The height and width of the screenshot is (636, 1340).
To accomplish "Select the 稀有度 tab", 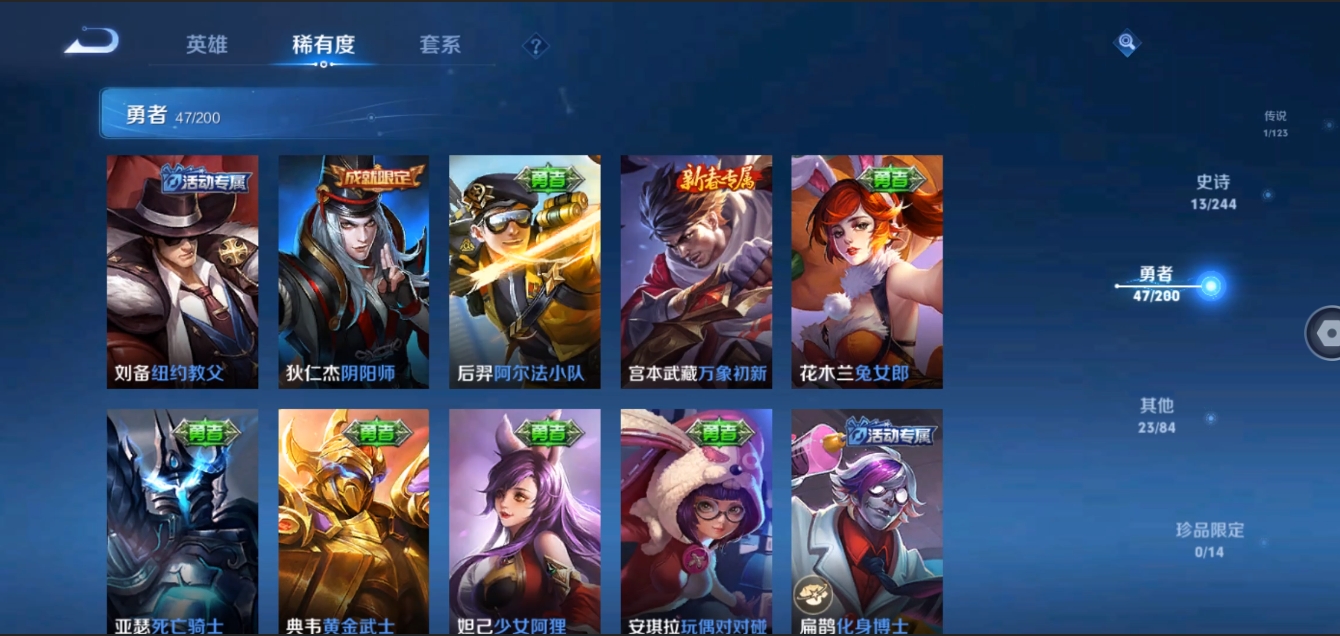I will pyautogui.click(x=323, y=45).
